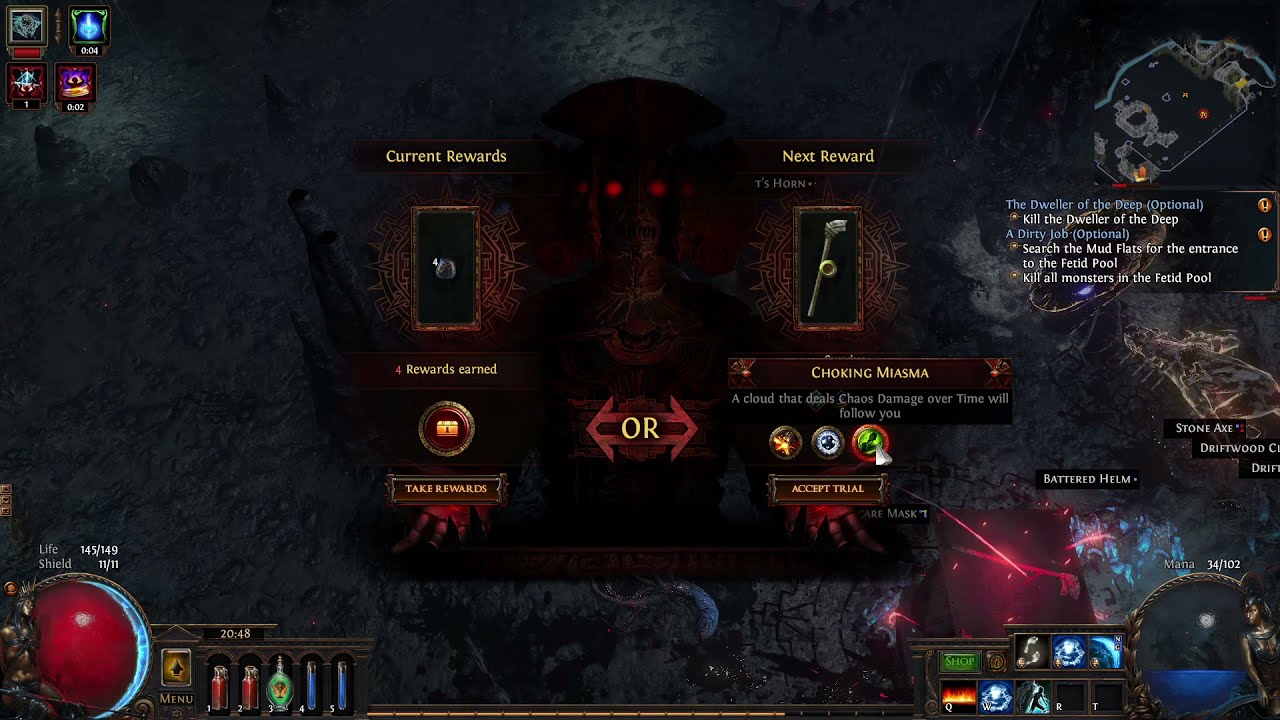This screenshot has height=720, width=1280.
Task: Click the golden level-up arrow icon
Action: pyautogui.click(x=176, y=668)
